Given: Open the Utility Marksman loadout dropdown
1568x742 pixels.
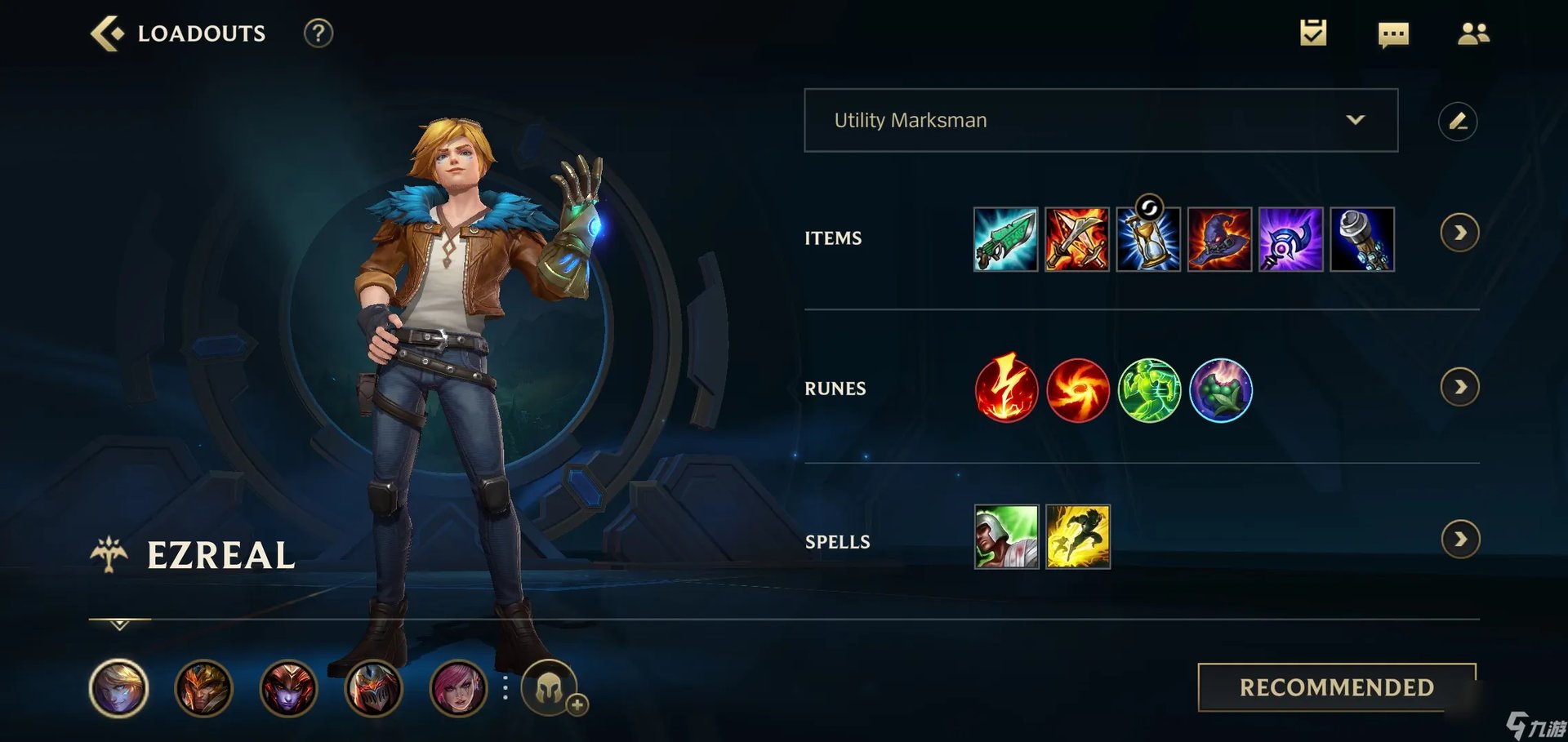Looking at the screenshot, I should coord(1102,120).
